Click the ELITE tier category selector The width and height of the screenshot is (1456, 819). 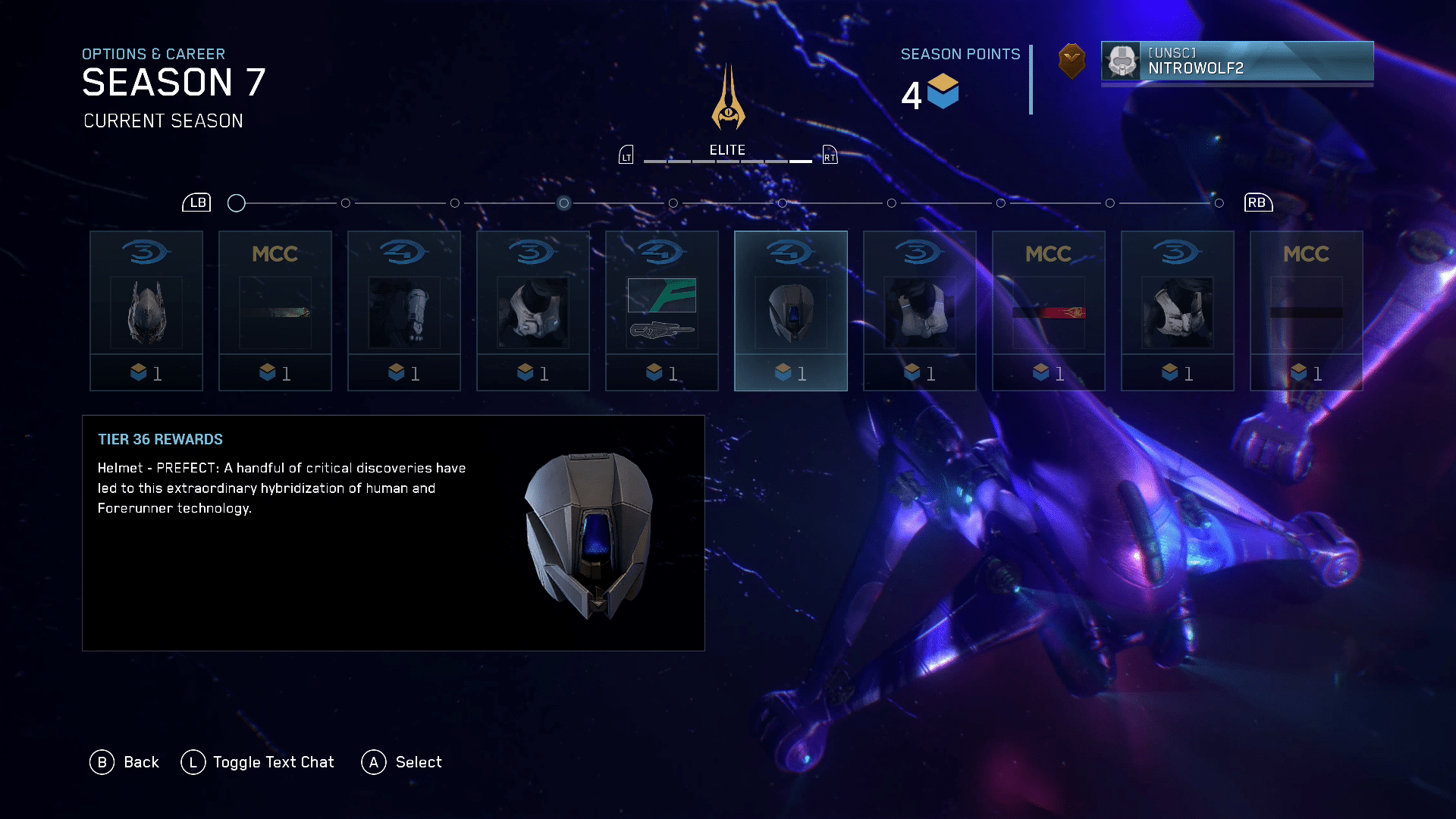[x=727, y=151]
